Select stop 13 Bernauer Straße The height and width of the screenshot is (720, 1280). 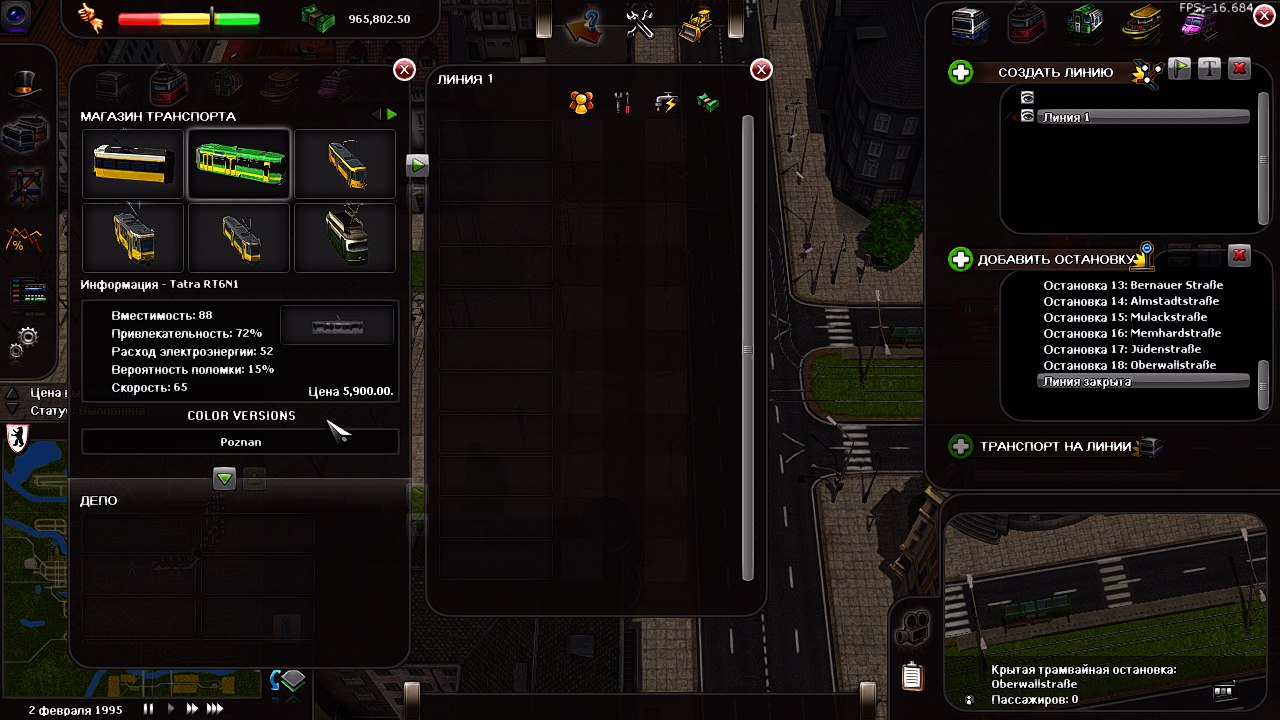(x=1132, y=285)
